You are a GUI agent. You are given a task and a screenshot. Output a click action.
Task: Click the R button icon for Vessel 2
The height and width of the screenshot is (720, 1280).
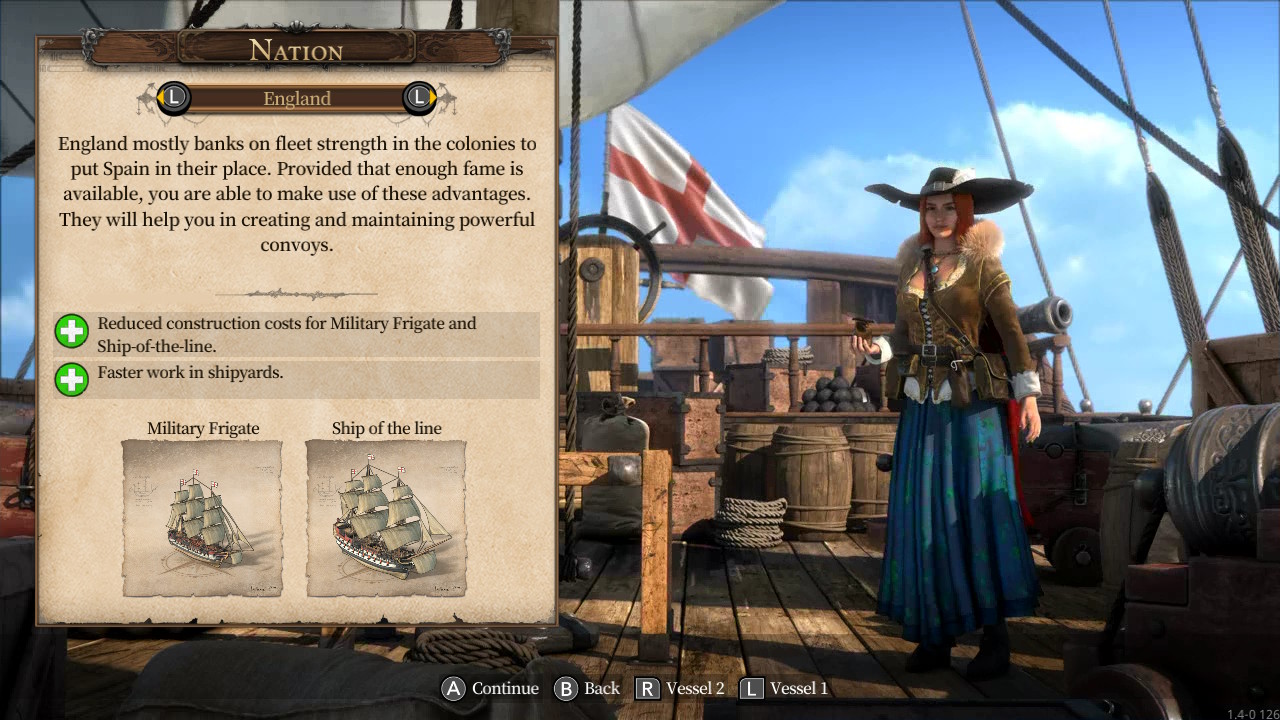click(x=649, y=688)
